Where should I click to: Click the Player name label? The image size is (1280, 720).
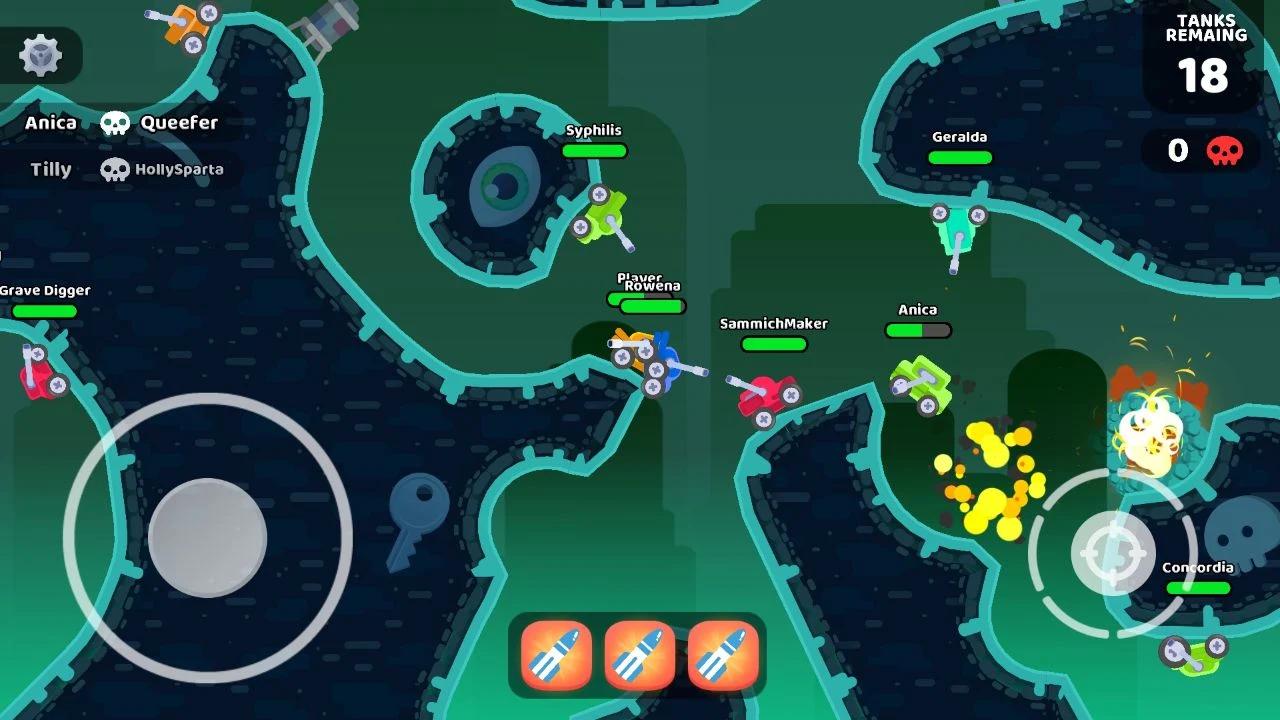tap(638, 277)
